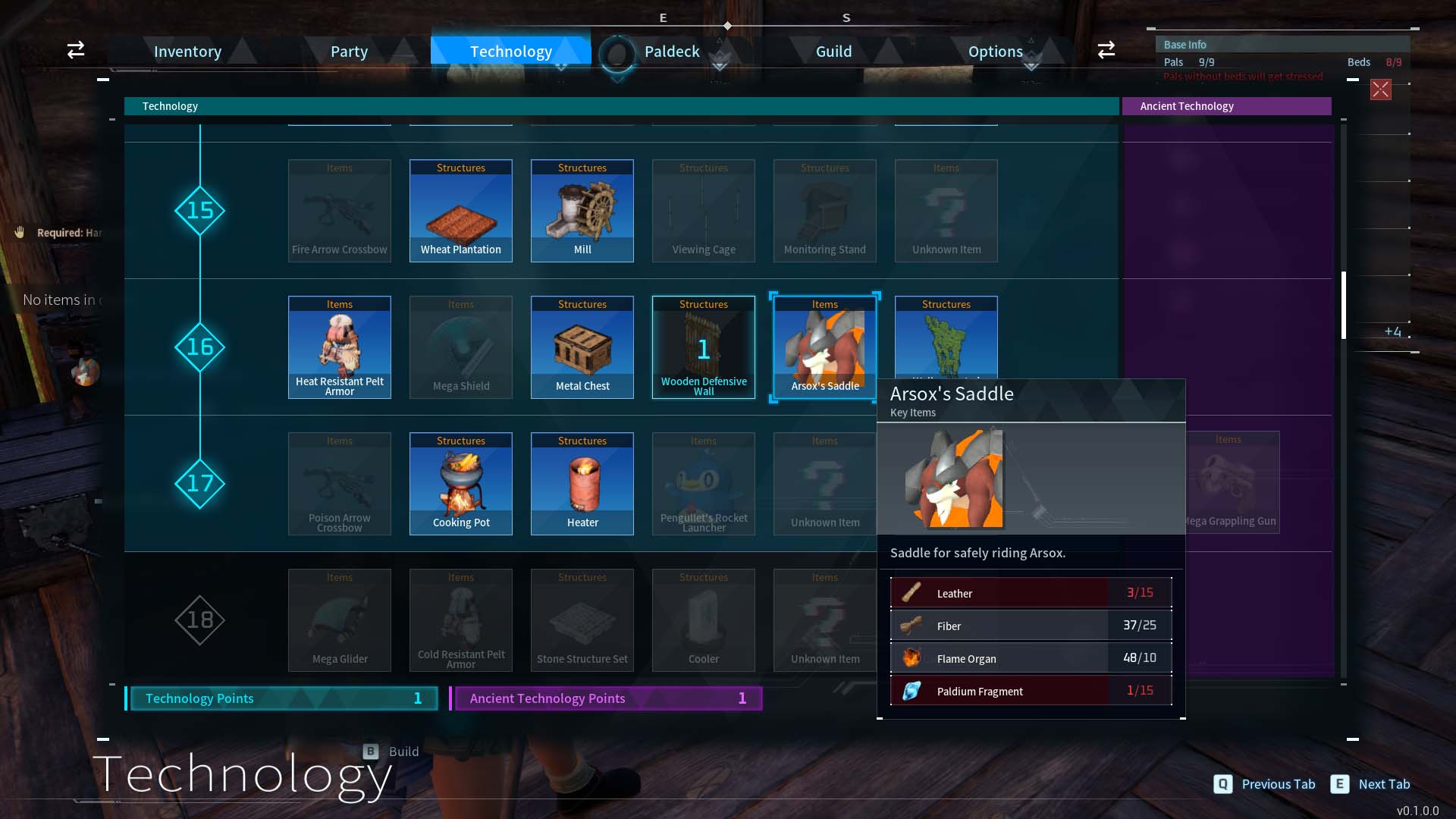This screenshot has height=819, width=1456.
Task: Switch to the Inventory tab
Action: coord(187,52)
